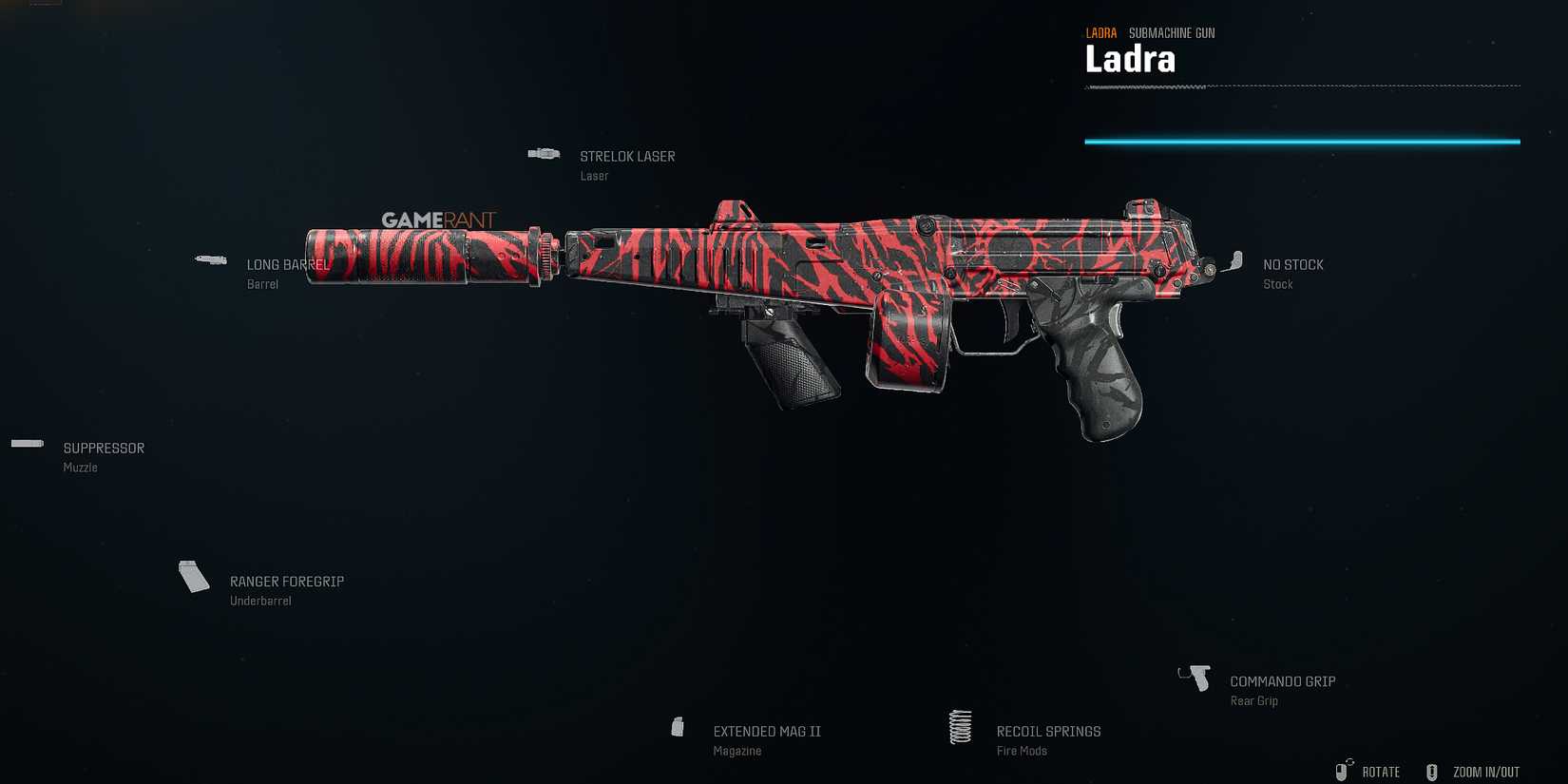Select the Ranger Foregrip underbarrel icon
Screen dimensions: 1568x784
tap(193, 578)
